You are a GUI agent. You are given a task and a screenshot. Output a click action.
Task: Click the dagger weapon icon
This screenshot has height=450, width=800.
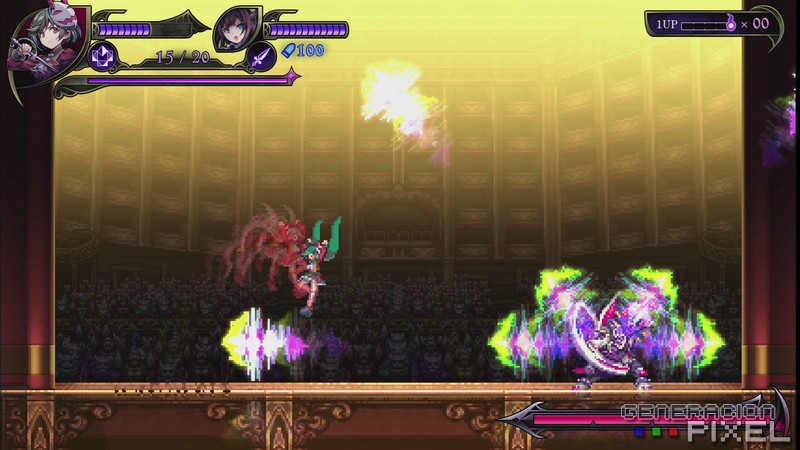coord(261,56)
